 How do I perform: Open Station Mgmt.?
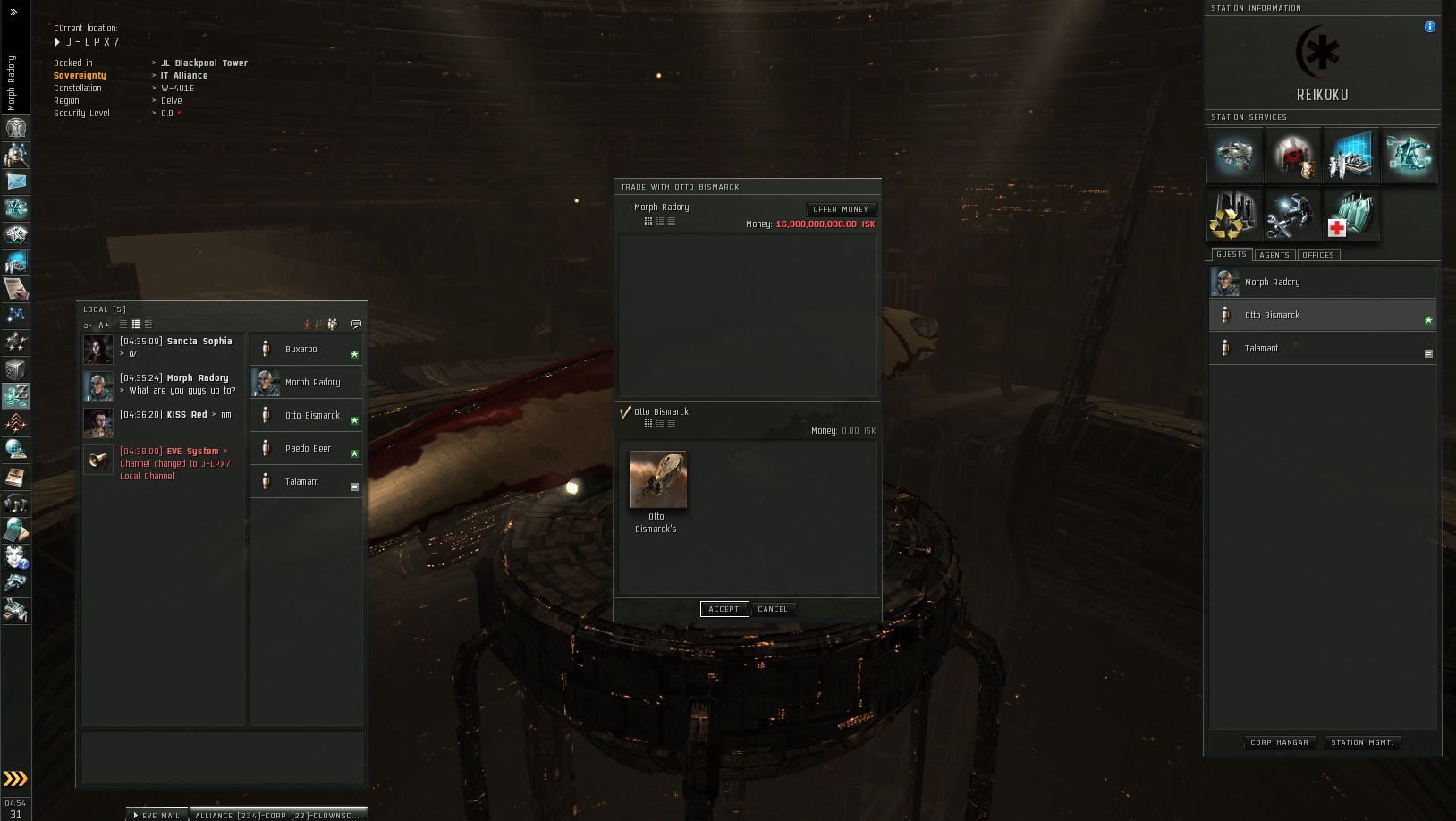1361,742
